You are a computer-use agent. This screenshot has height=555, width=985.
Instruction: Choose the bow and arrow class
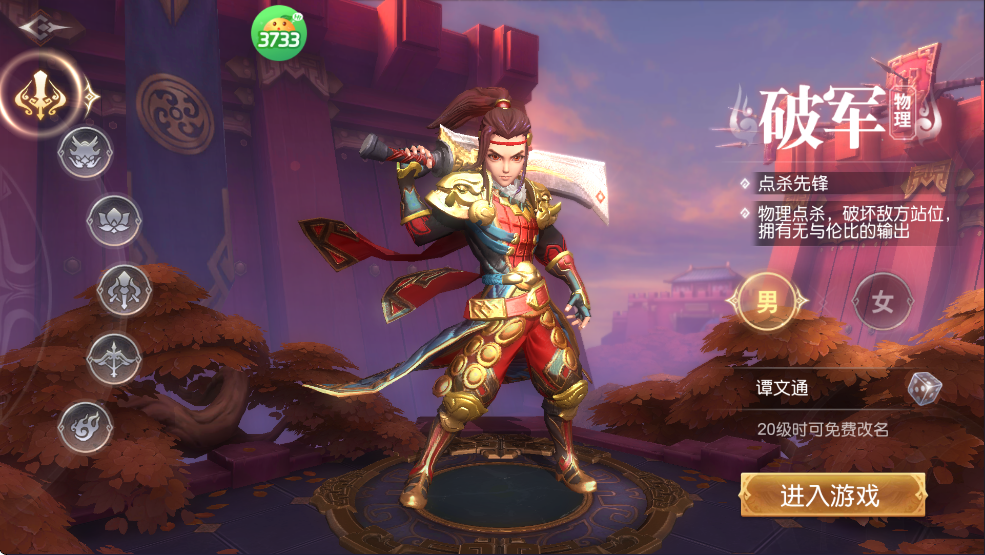pyautogui.click(x=114, y=357)
